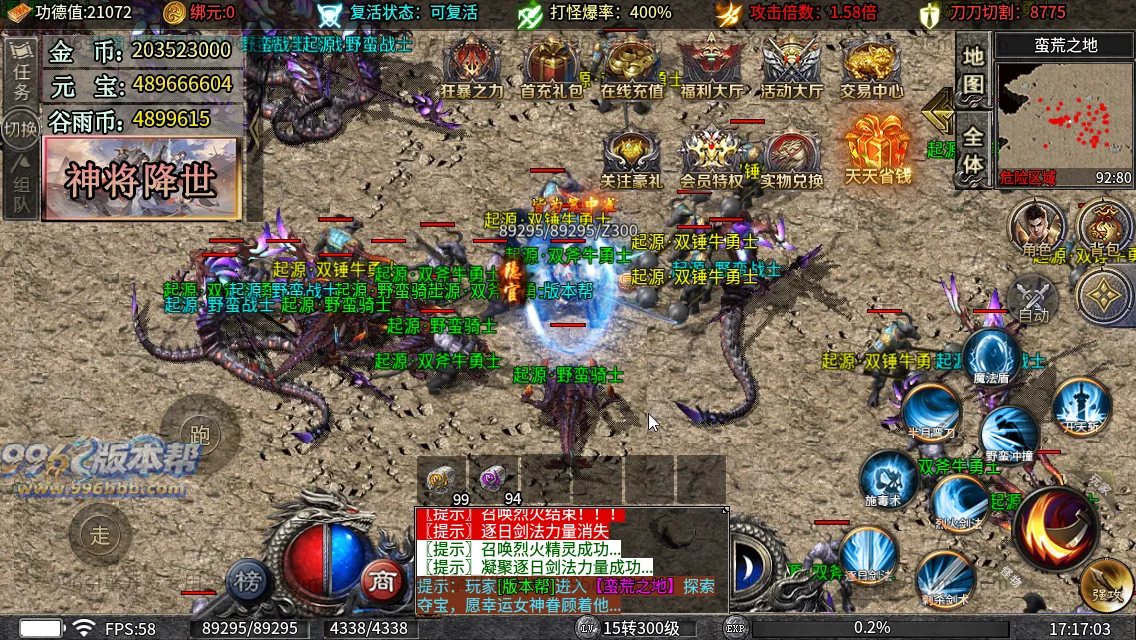Open the 福利大厅 welfare hall
The image size is (1136, 640).
711,66
